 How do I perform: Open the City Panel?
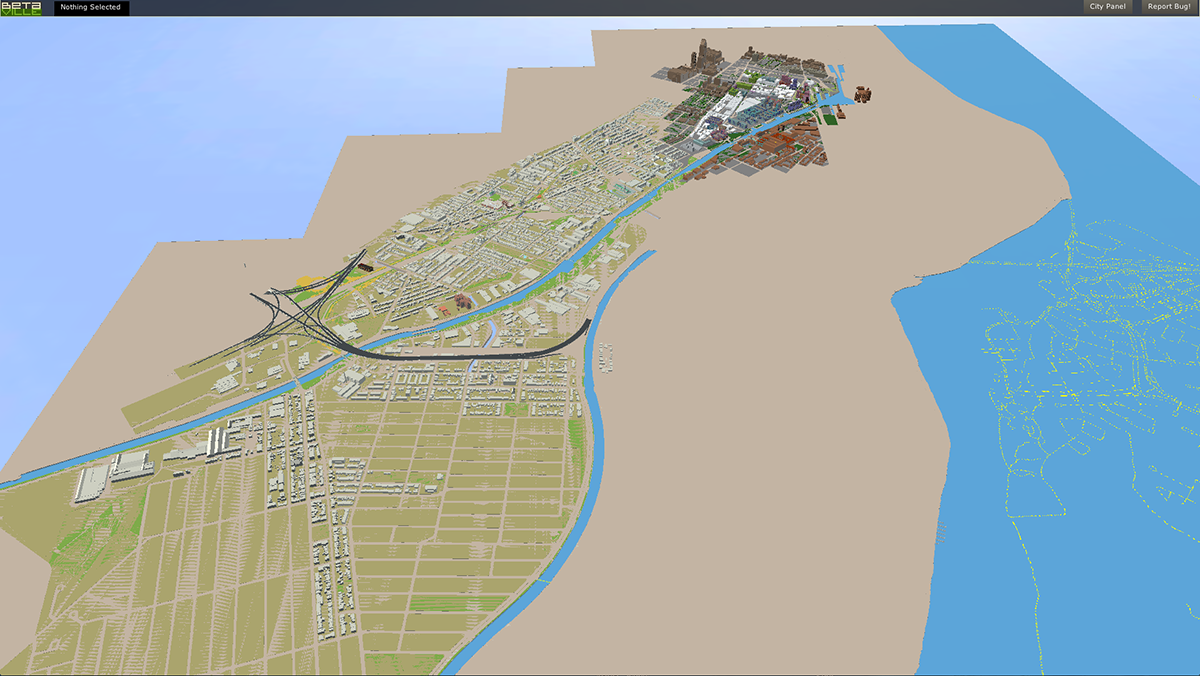(x=1107, y=7)
